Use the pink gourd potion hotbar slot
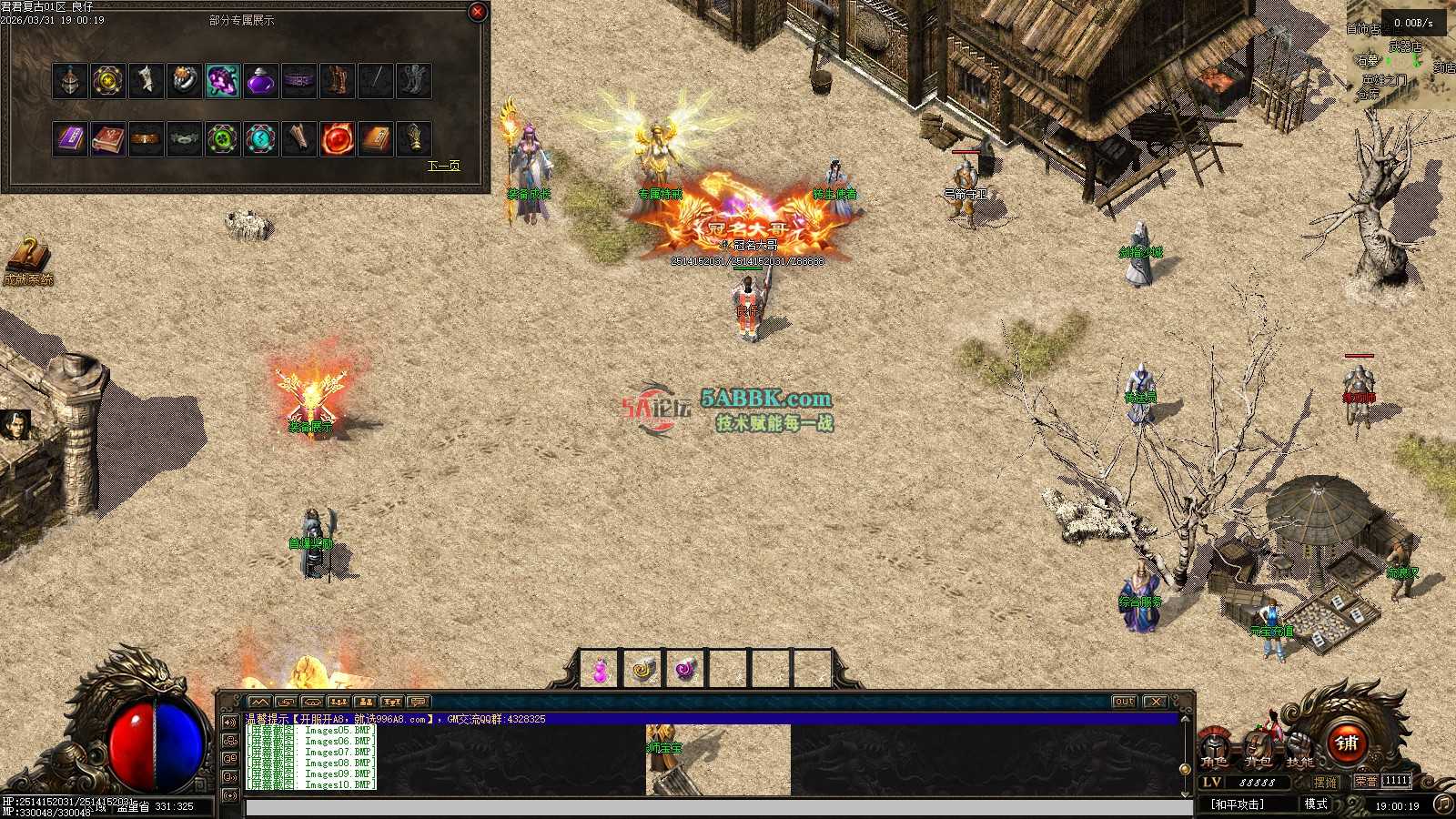This screenshot has width=1456, height=819. (601, 671)
